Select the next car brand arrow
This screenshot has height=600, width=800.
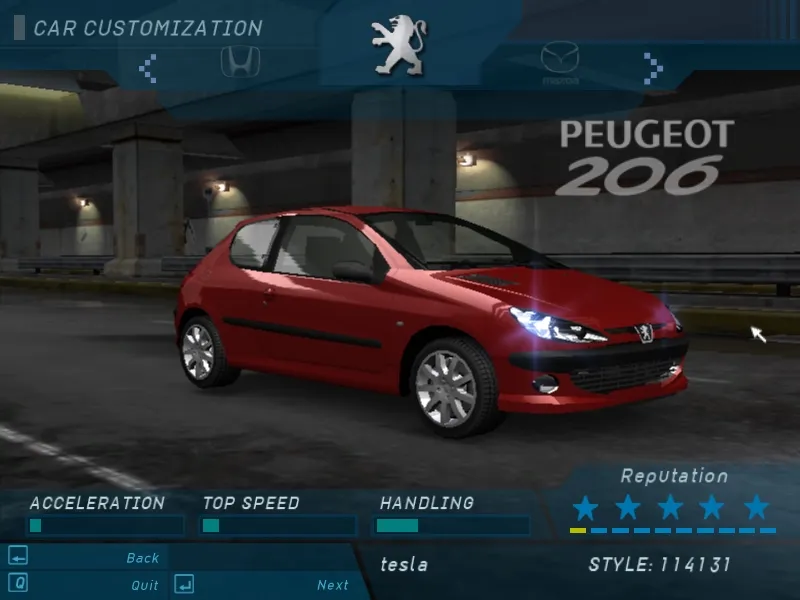(653, 68)
